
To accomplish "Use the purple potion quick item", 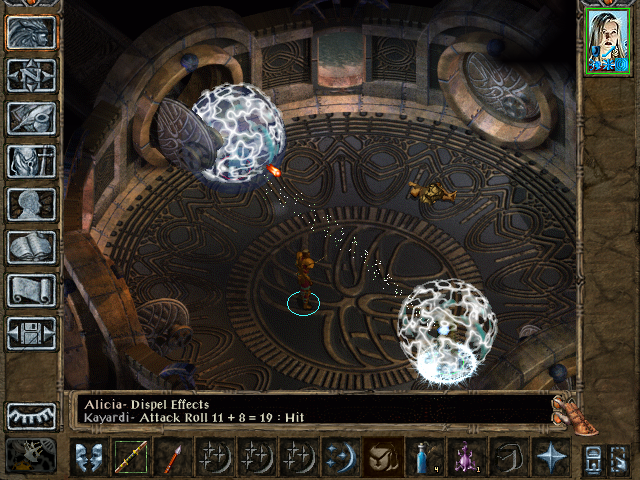I will pos(466,457).
